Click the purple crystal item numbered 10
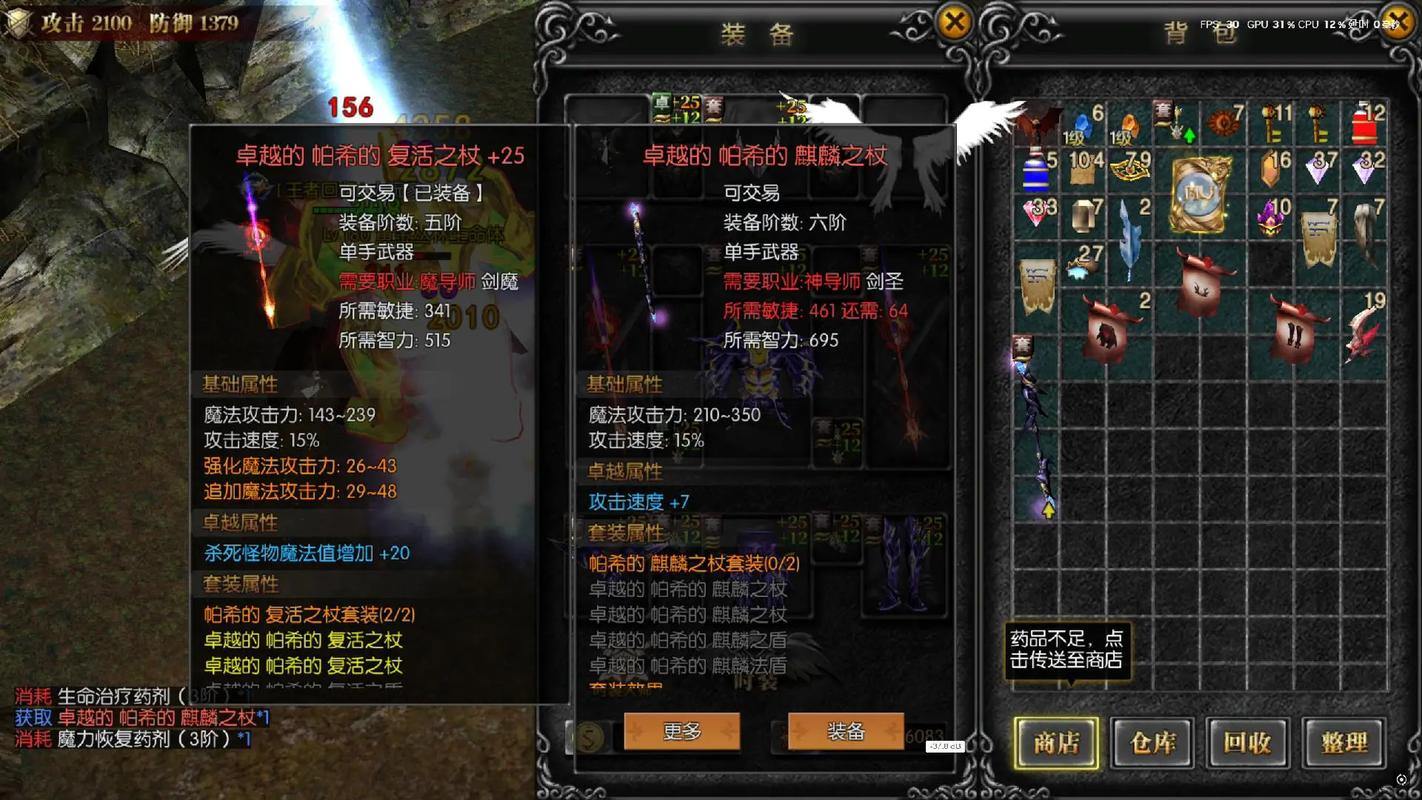Viewport: 1422px width, 800px height. (x=1270, y=218)
